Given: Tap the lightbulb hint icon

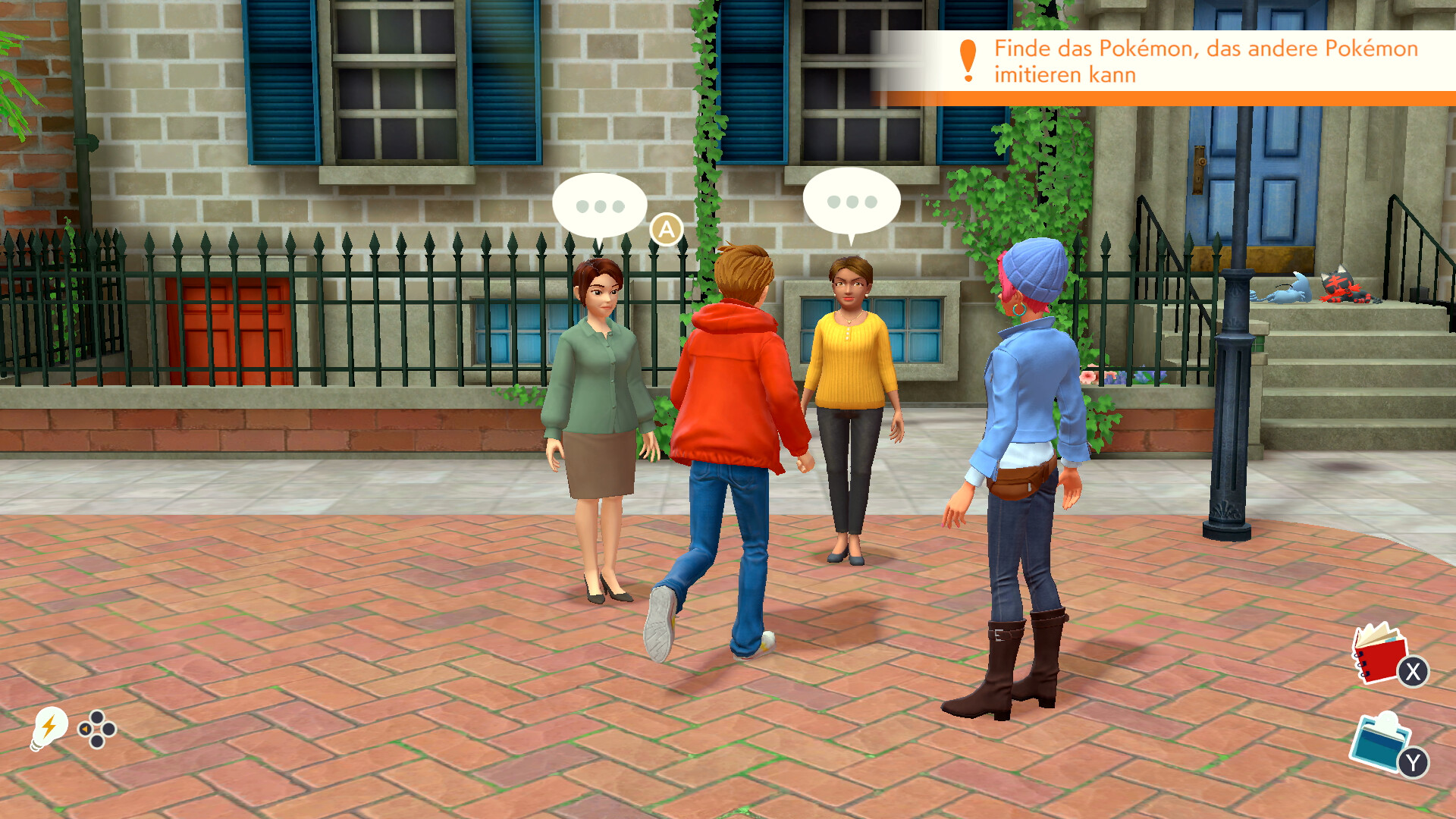Looking at the screenshot, I should [x=49, y=728].
